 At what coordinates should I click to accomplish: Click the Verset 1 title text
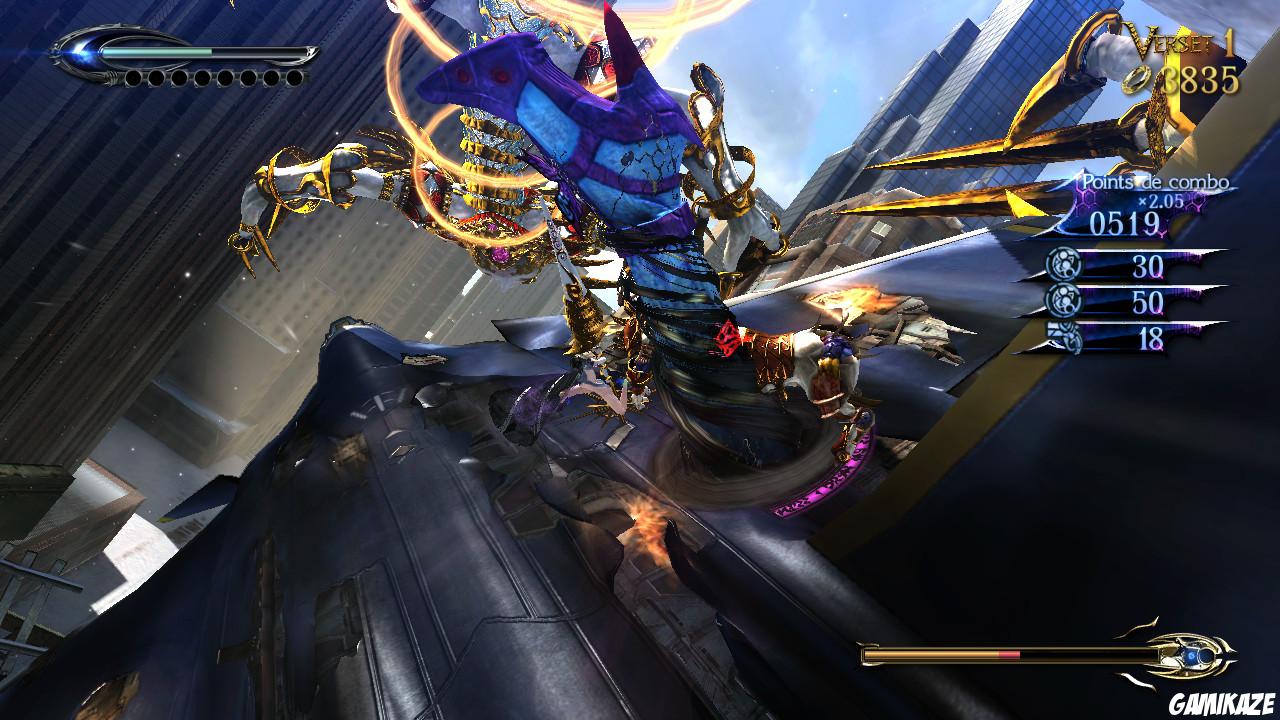click(x=1176, y=42)
